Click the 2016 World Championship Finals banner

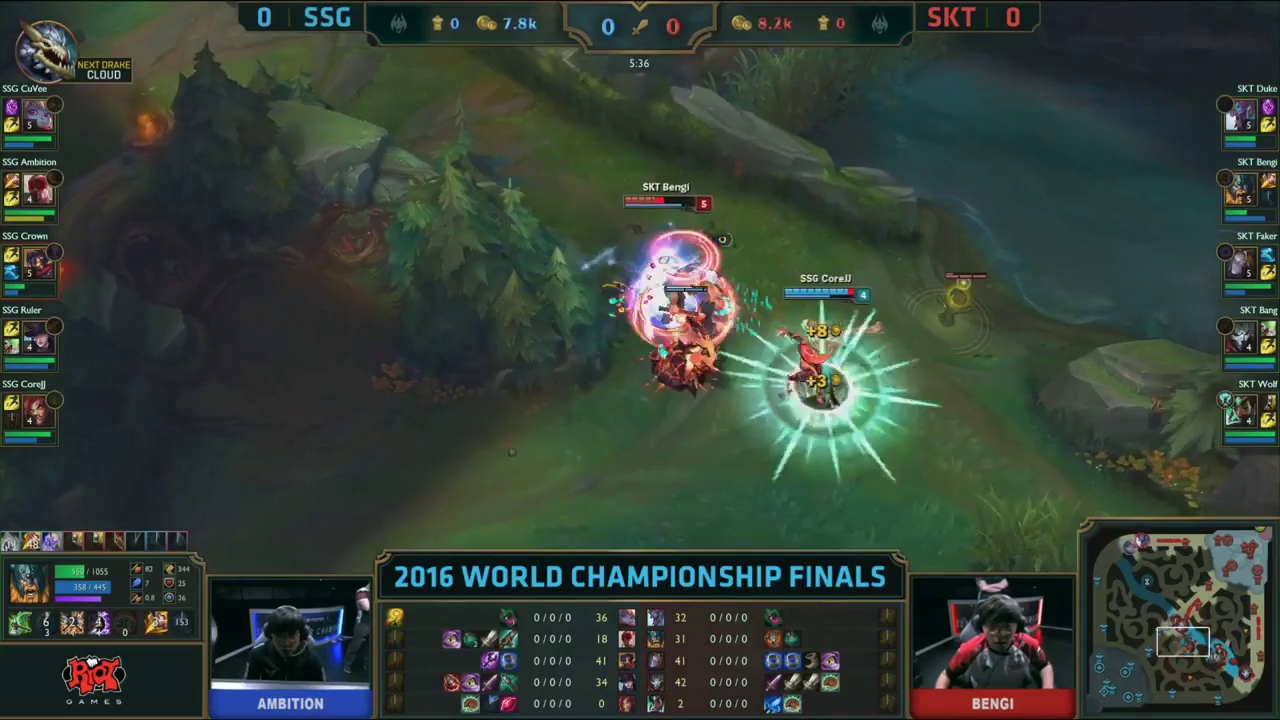point(640,576)
